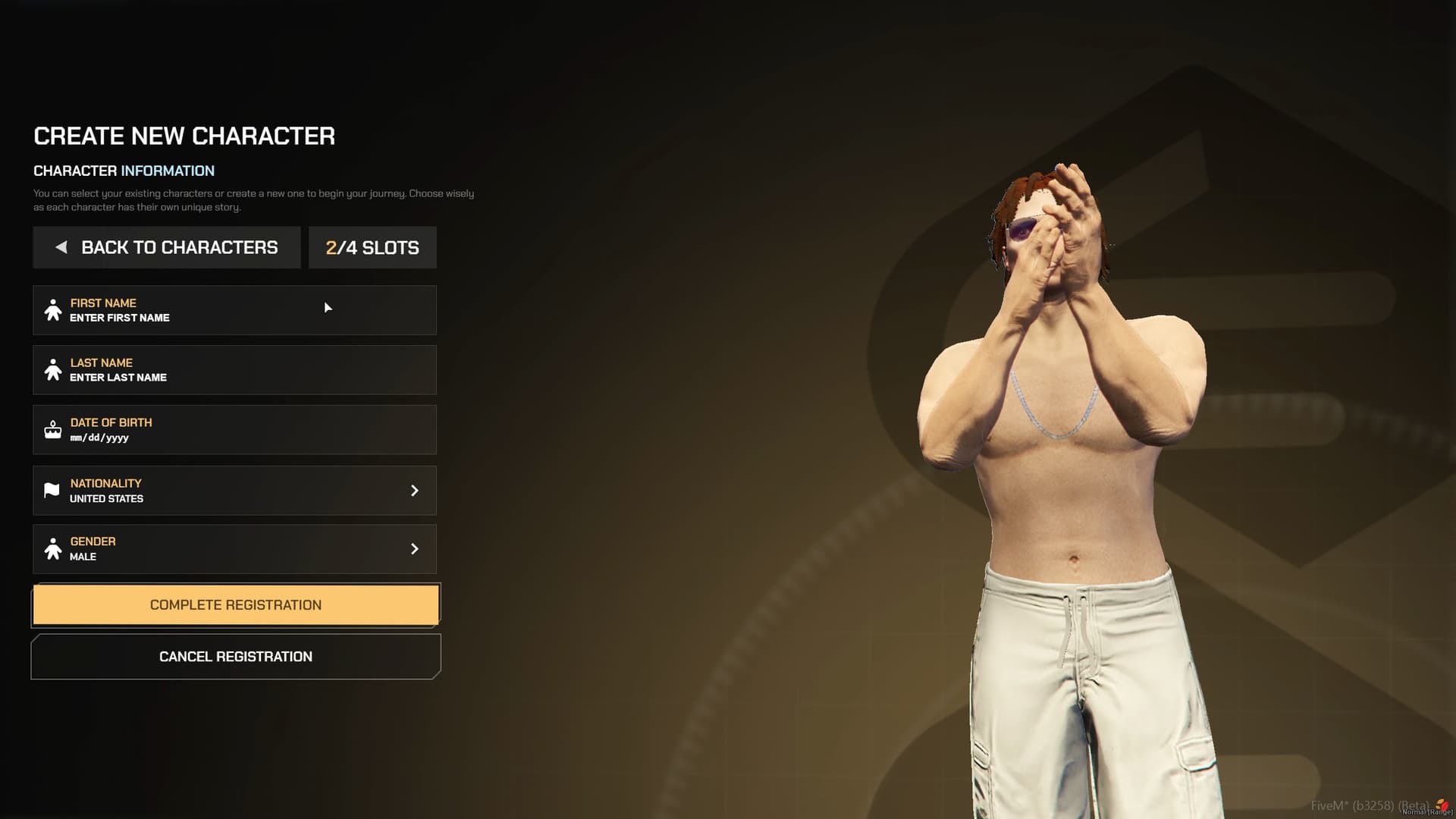Go back to characters list
1456x819 pixels.
pyautogui.click(x=167, y=247)
